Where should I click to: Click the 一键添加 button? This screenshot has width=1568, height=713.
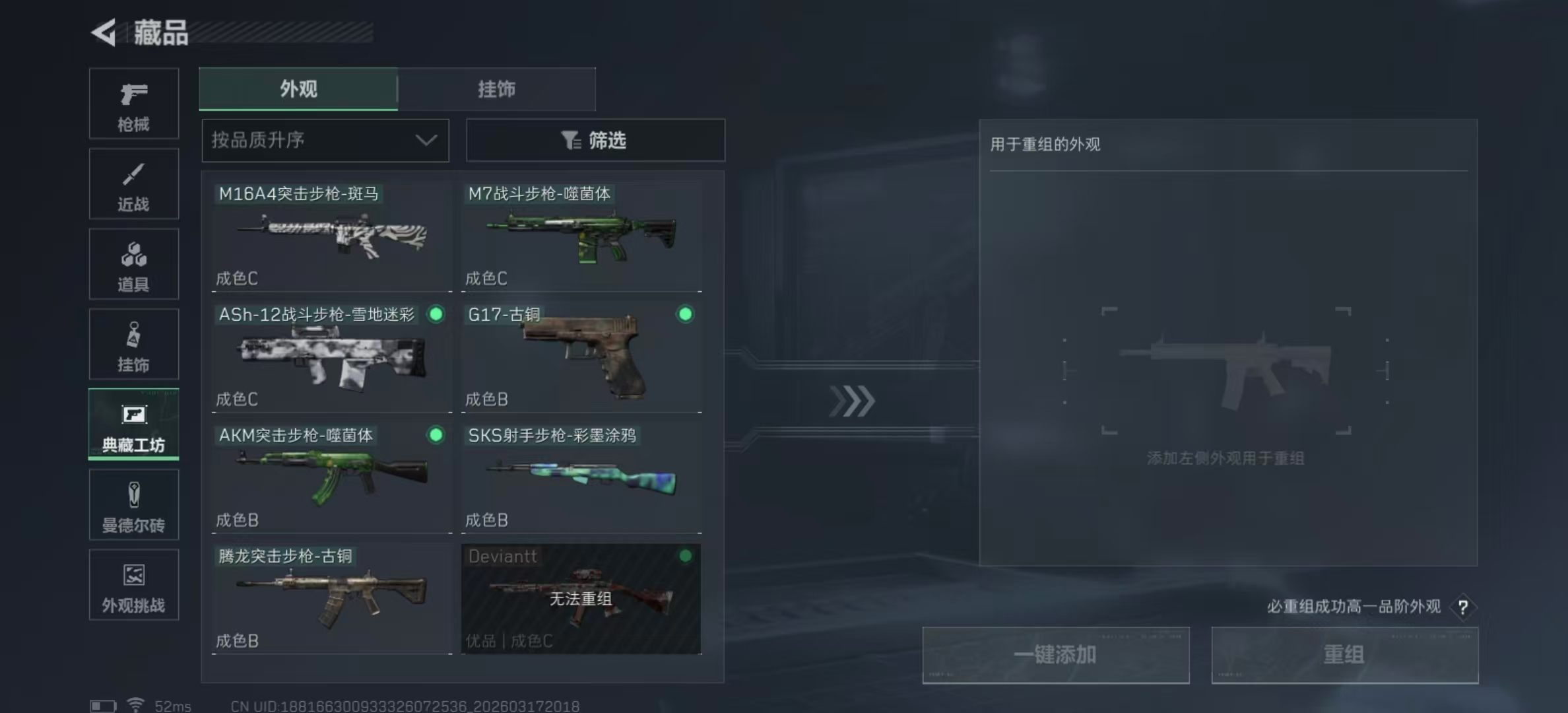tap(1056, 655)
